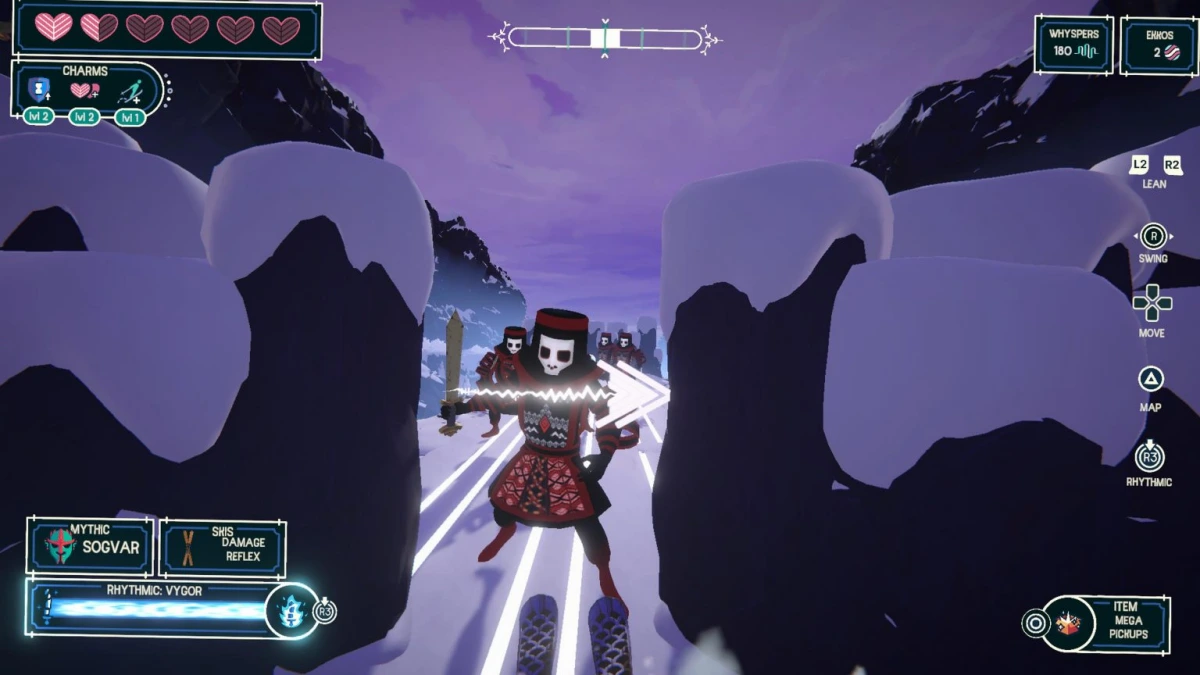Use the Mega Pickups item icon
Screen dimensions: 1200x675
point(1068,625)
